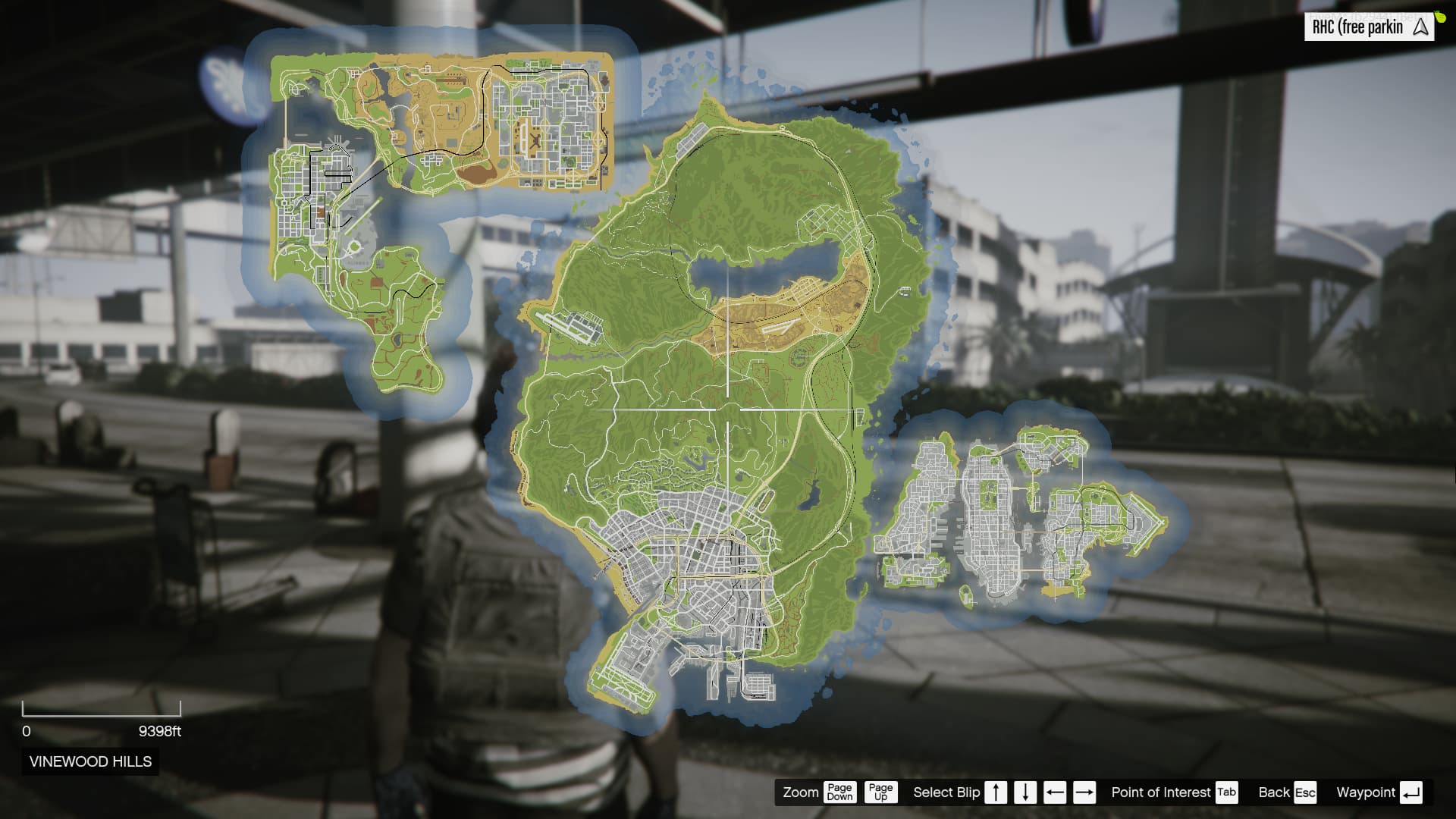Image resolution: width=1456 pixels, height=819 pixels.
Task: Click the crosshair at the map's center
Action: [728, 409]
